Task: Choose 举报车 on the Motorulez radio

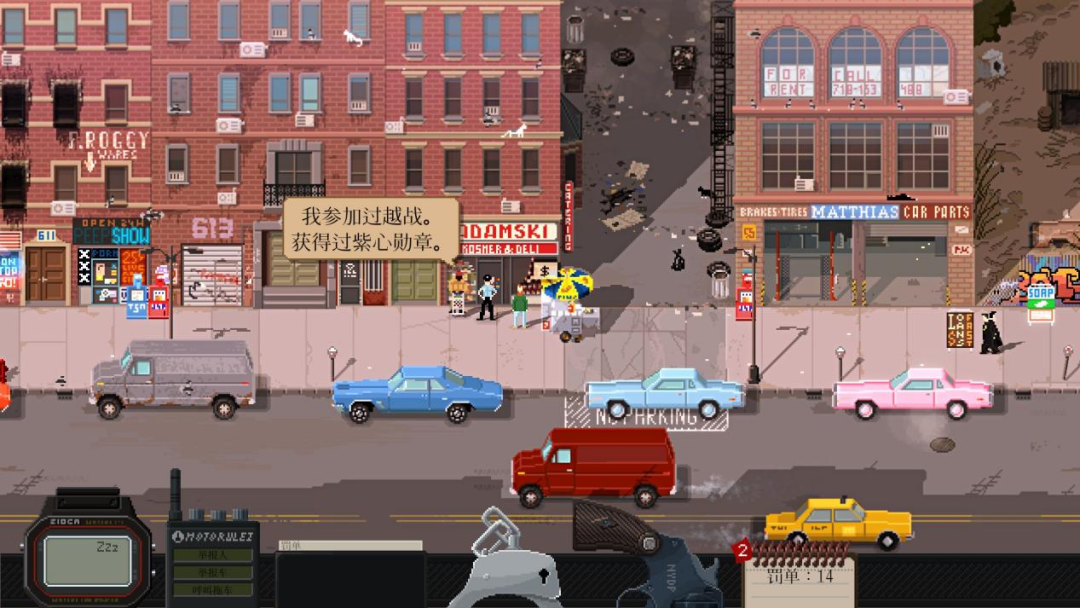Action: pos(212,573)
